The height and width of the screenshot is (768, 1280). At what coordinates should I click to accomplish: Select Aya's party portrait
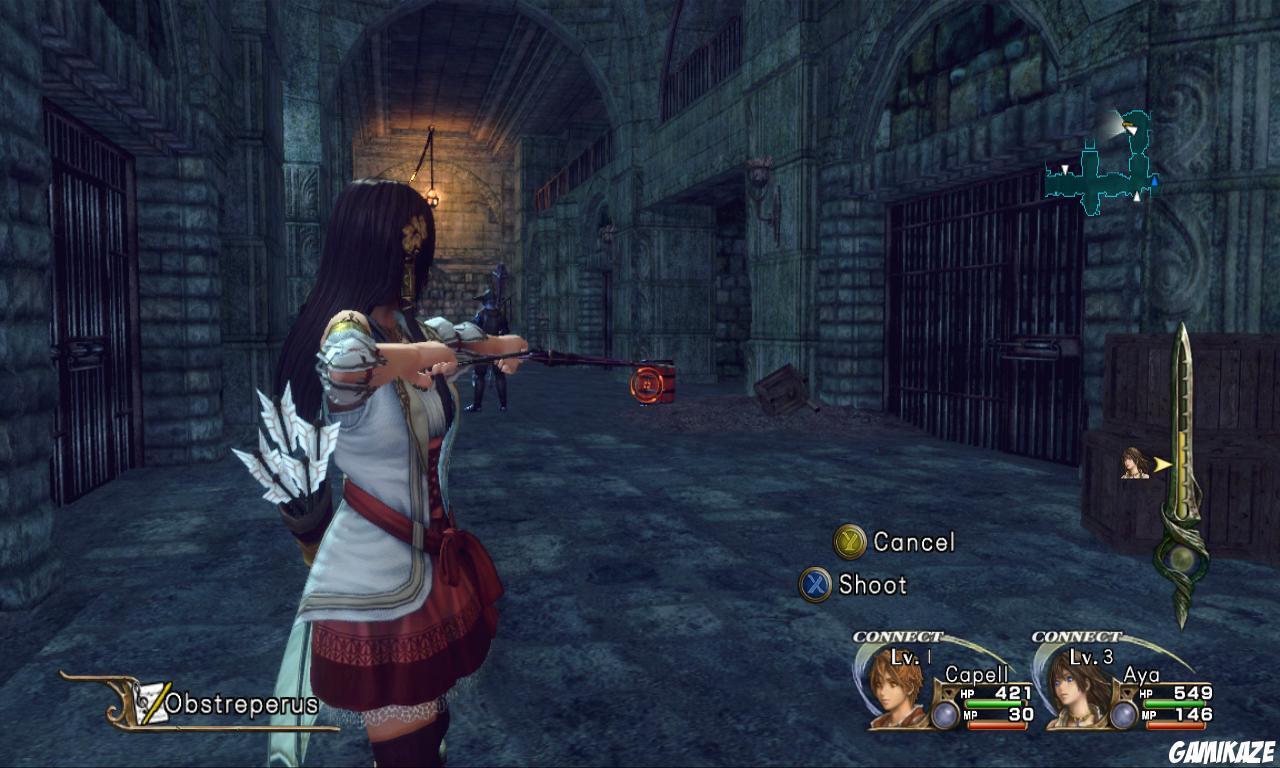click(x=1077, y=688)
